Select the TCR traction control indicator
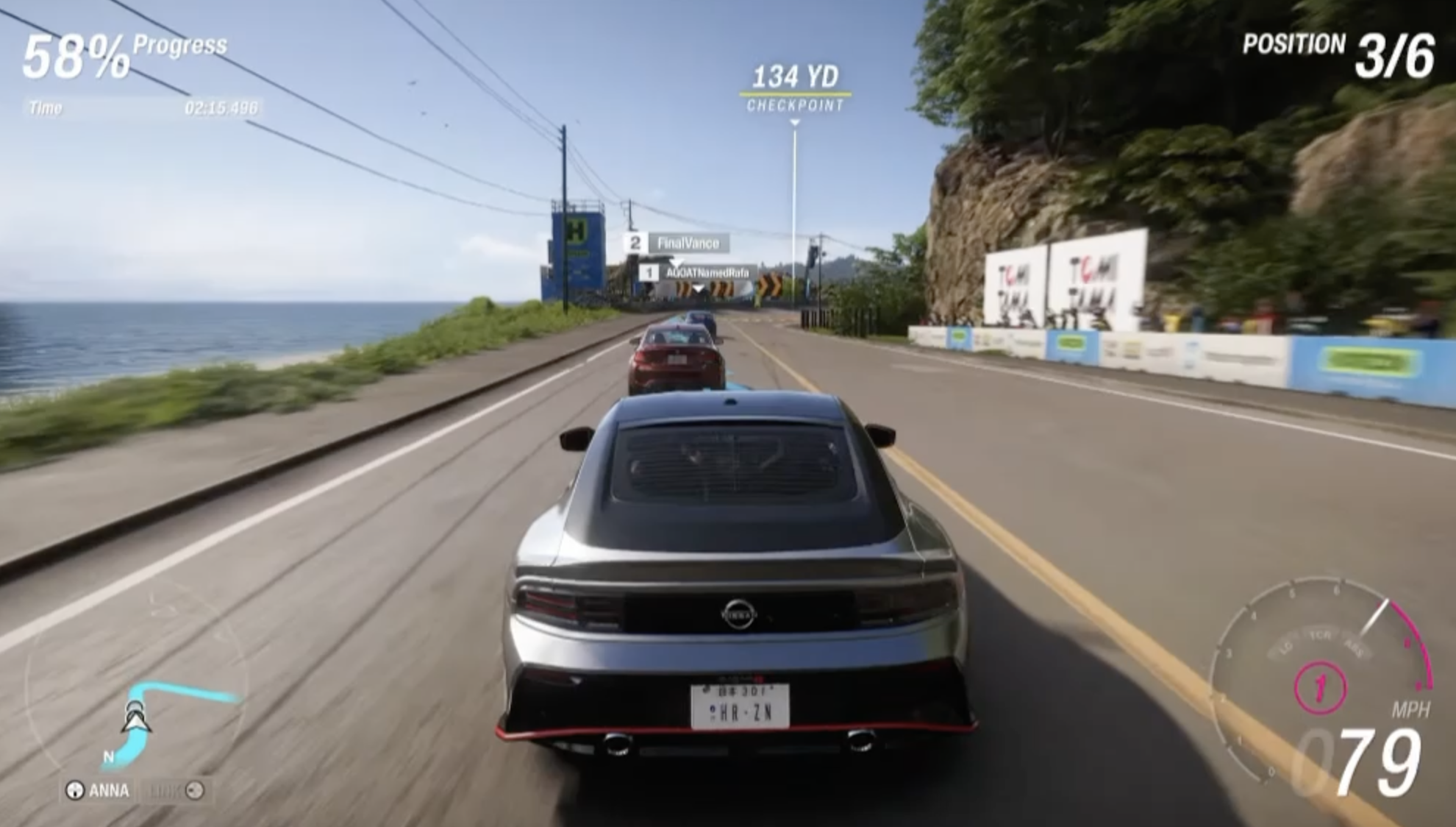Viewport: 1456px width, 827px height. coord(1321,634)
